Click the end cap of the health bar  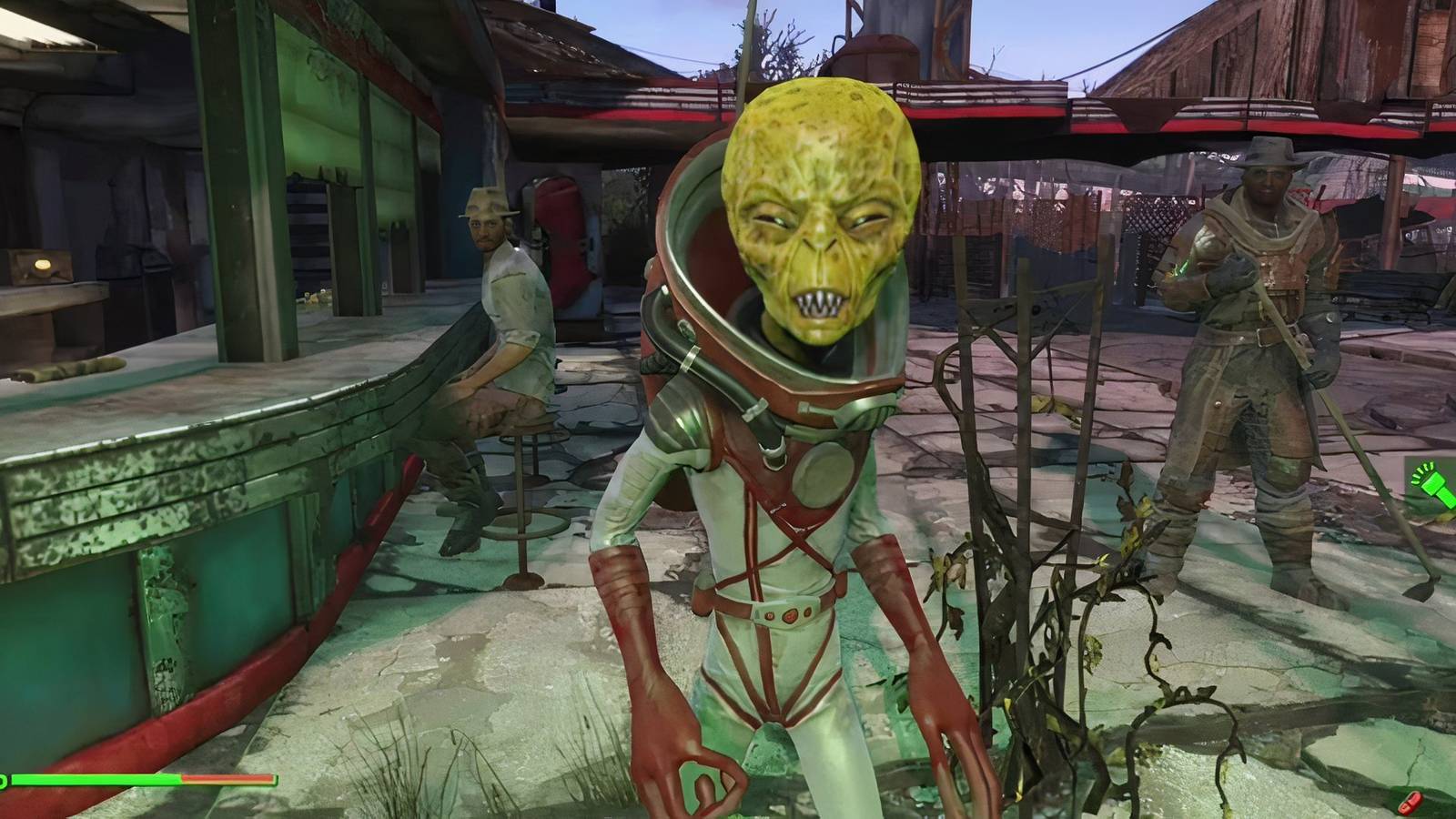point(276,781)
